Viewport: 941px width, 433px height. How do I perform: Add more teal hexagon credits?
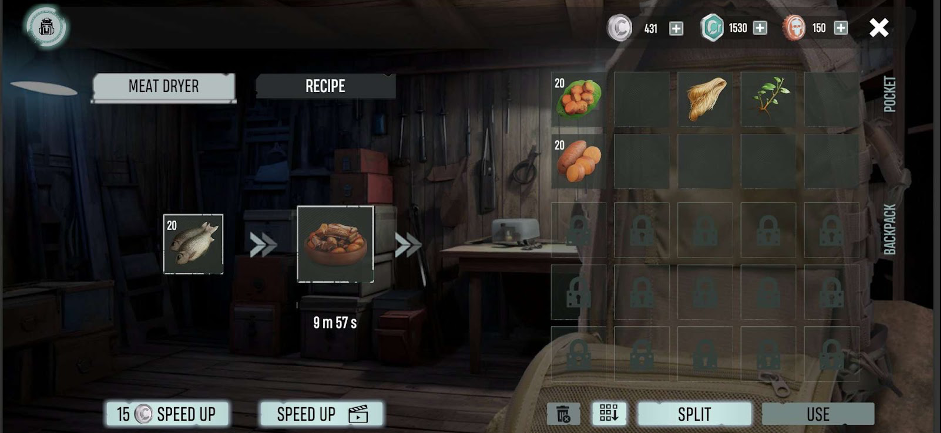760,28
